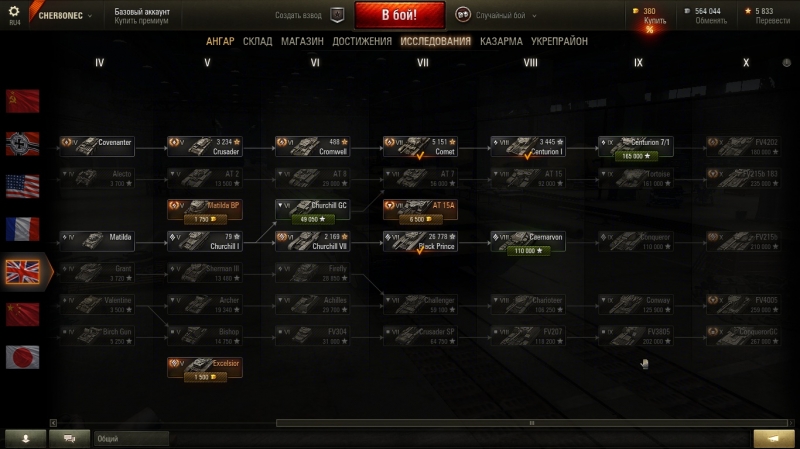This screenshot has width=800, height=449.
Task: Go to the Магазин tab
Action: click(x=302, y=42)
